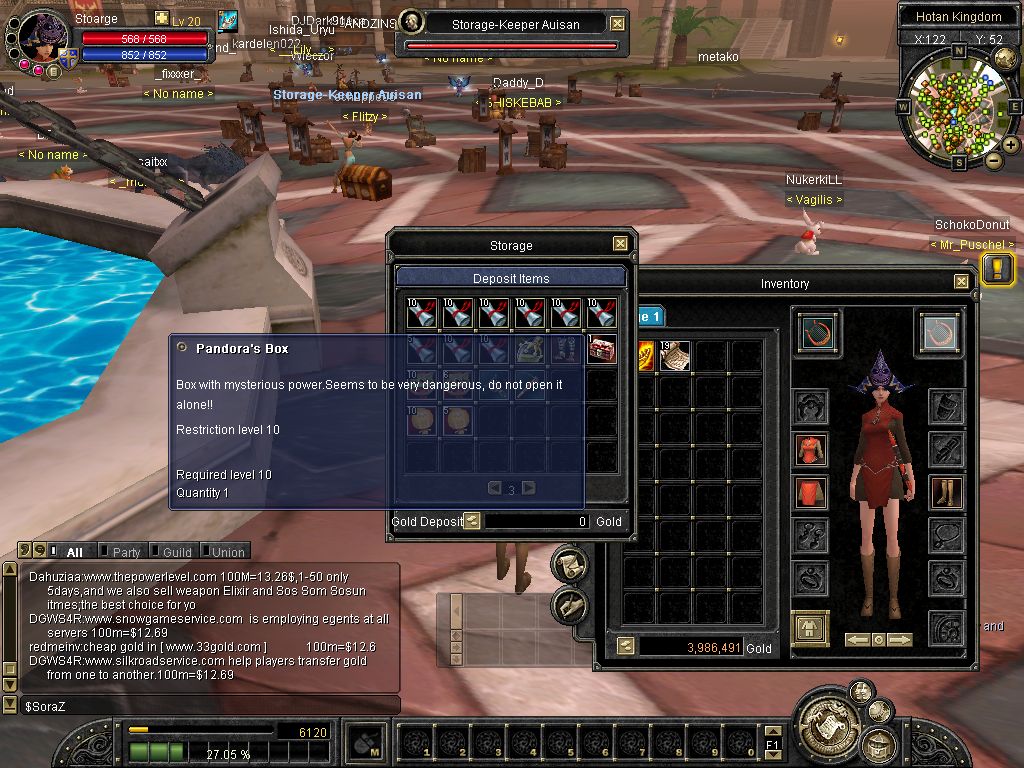
Task: Select the equipped red chest armor slot
Action: (811, 449)
